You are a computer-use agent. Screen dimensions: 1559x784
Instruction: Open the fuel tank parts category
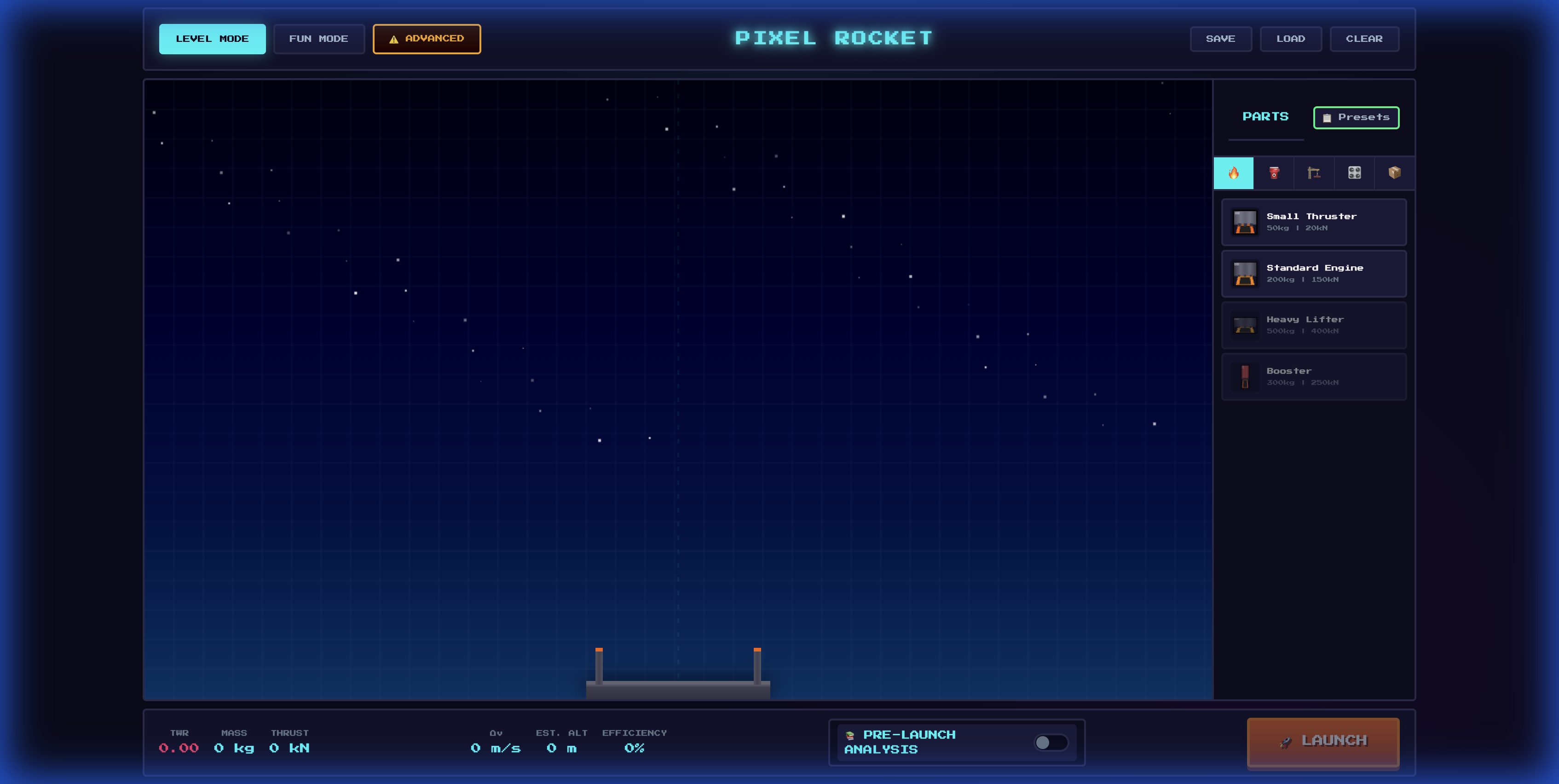click(1274, 173)
